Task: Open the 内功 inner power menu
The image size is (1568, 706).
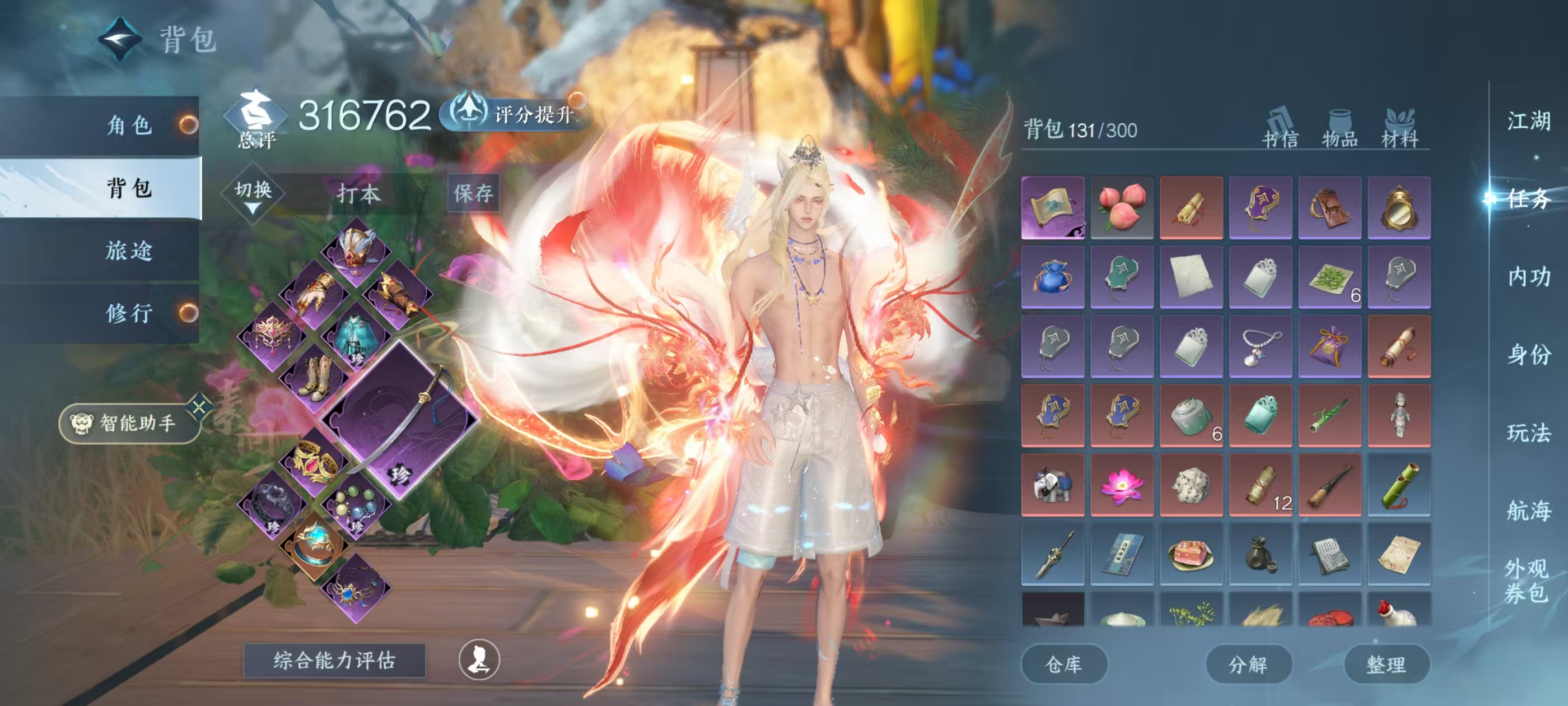Action: click(x=1528, y=277)
